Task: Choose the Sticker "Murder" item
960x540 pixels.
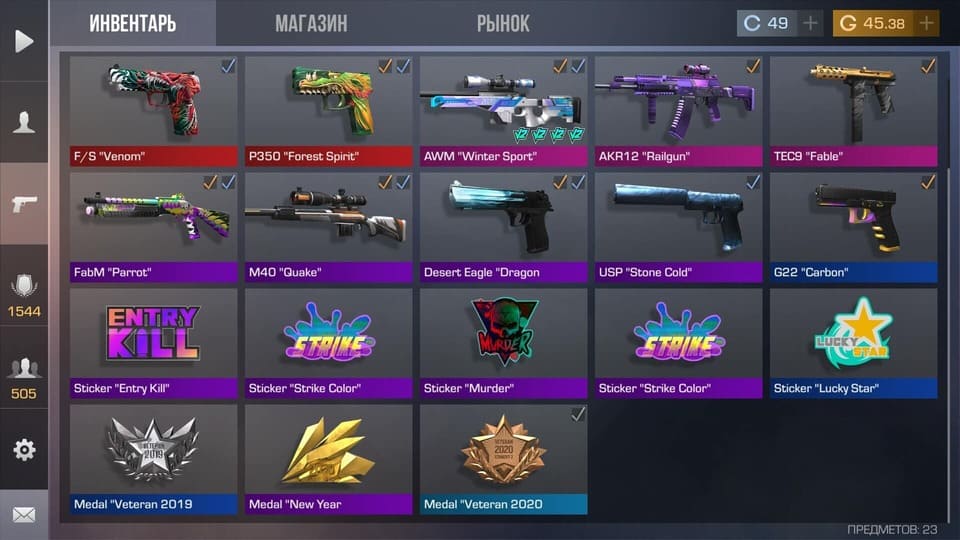Action: [503, 342]
